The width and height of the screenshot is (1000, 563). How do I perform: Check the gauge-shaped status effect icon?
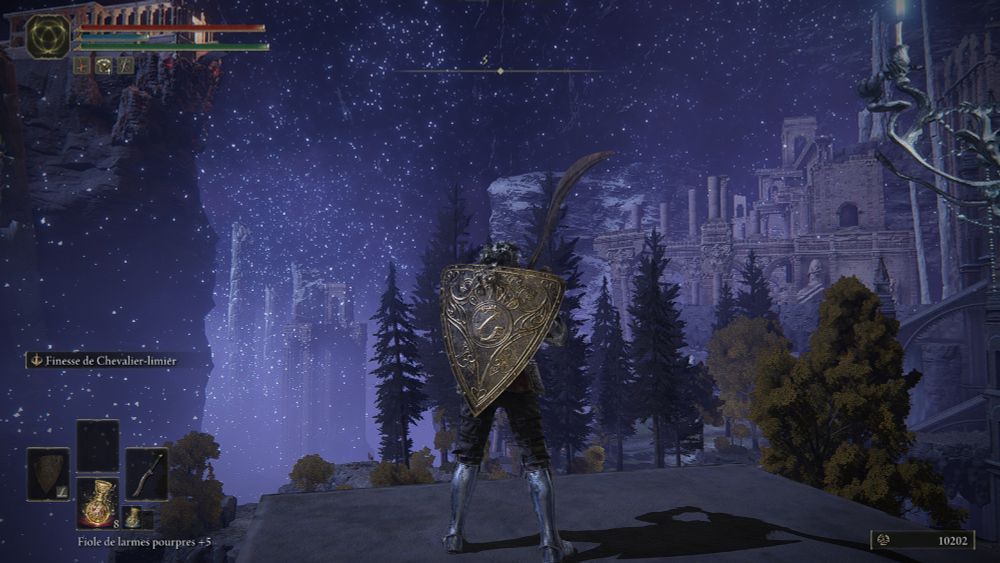click(x=104, y=65)
